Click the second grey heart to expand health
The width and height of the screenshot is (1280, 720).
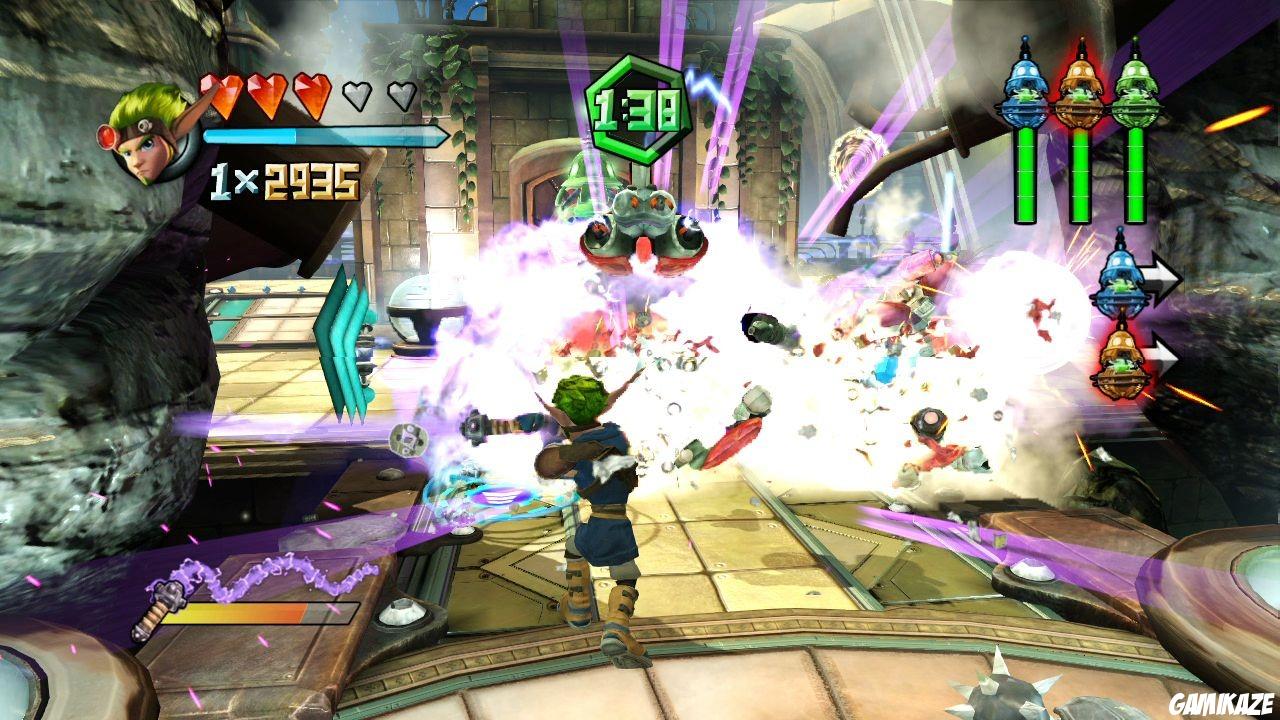(355, 95)
